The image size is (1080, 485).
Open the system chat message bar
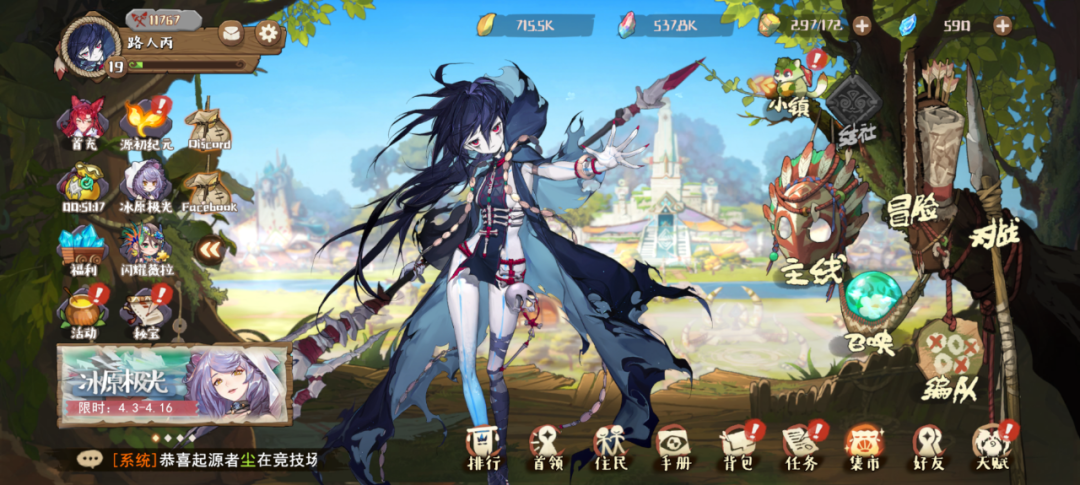[x=200, y=460]
